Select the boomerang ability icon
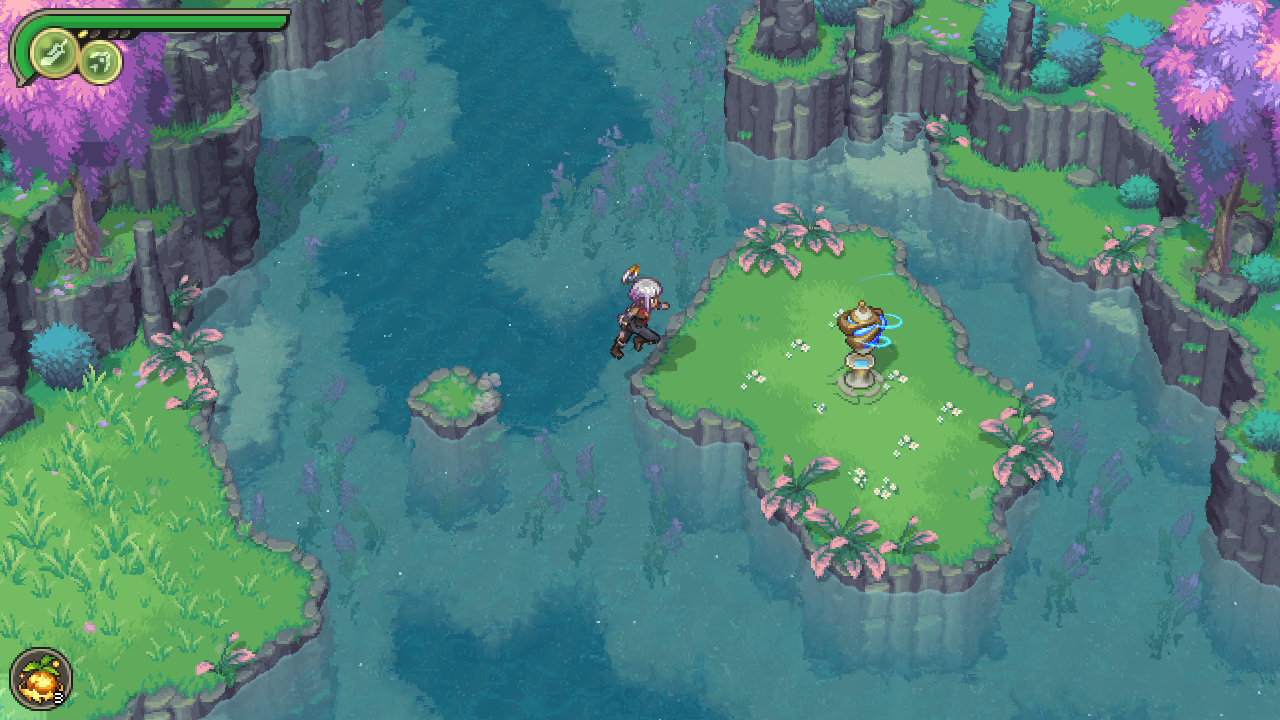Image resolution: width=1280 pixels, height=720 pixels. click(101, 62)
